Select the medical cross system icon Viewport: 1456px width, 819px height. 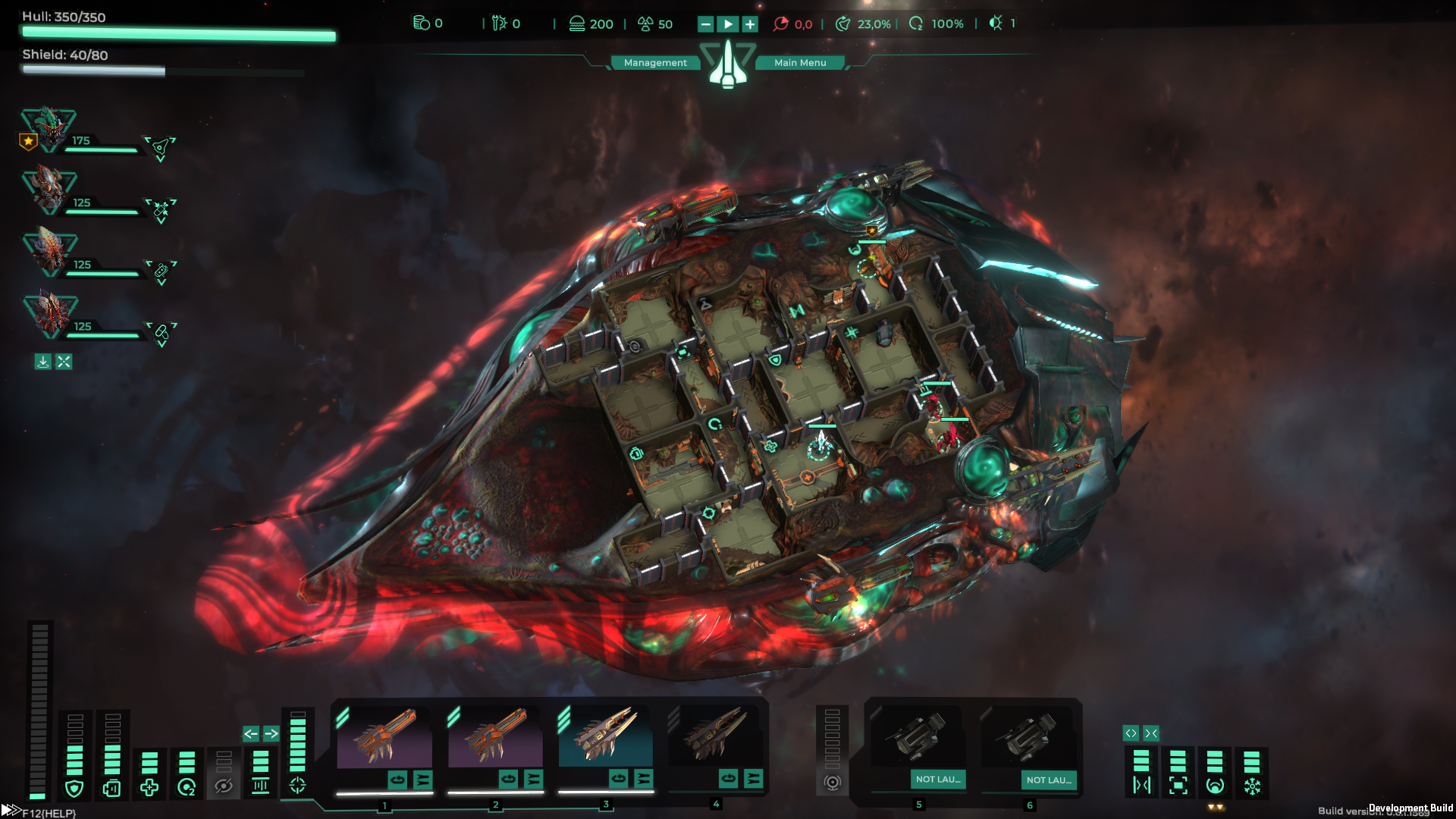click(149, 788)
